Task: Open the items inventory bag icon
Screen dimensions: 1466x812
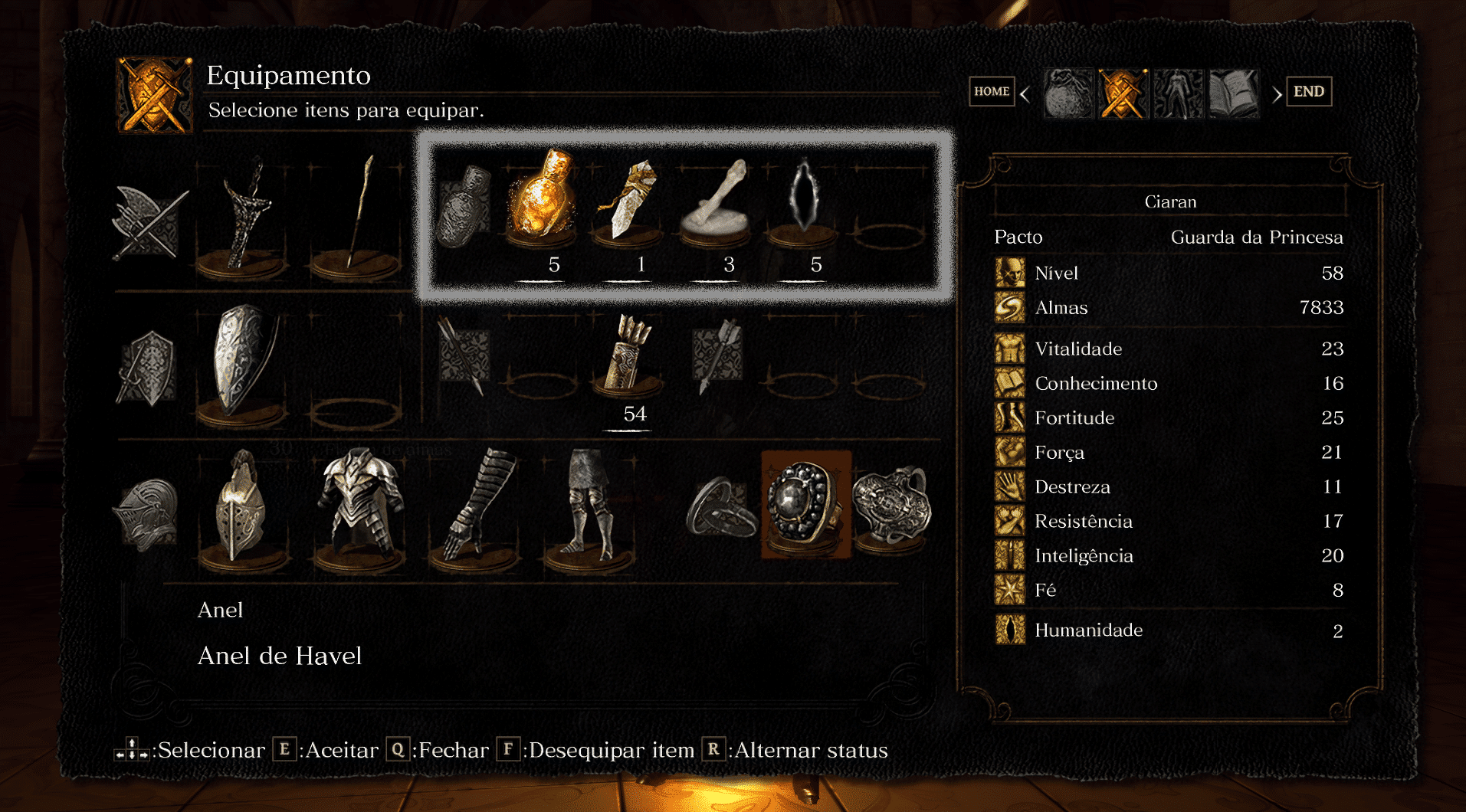Action: 1068,92
